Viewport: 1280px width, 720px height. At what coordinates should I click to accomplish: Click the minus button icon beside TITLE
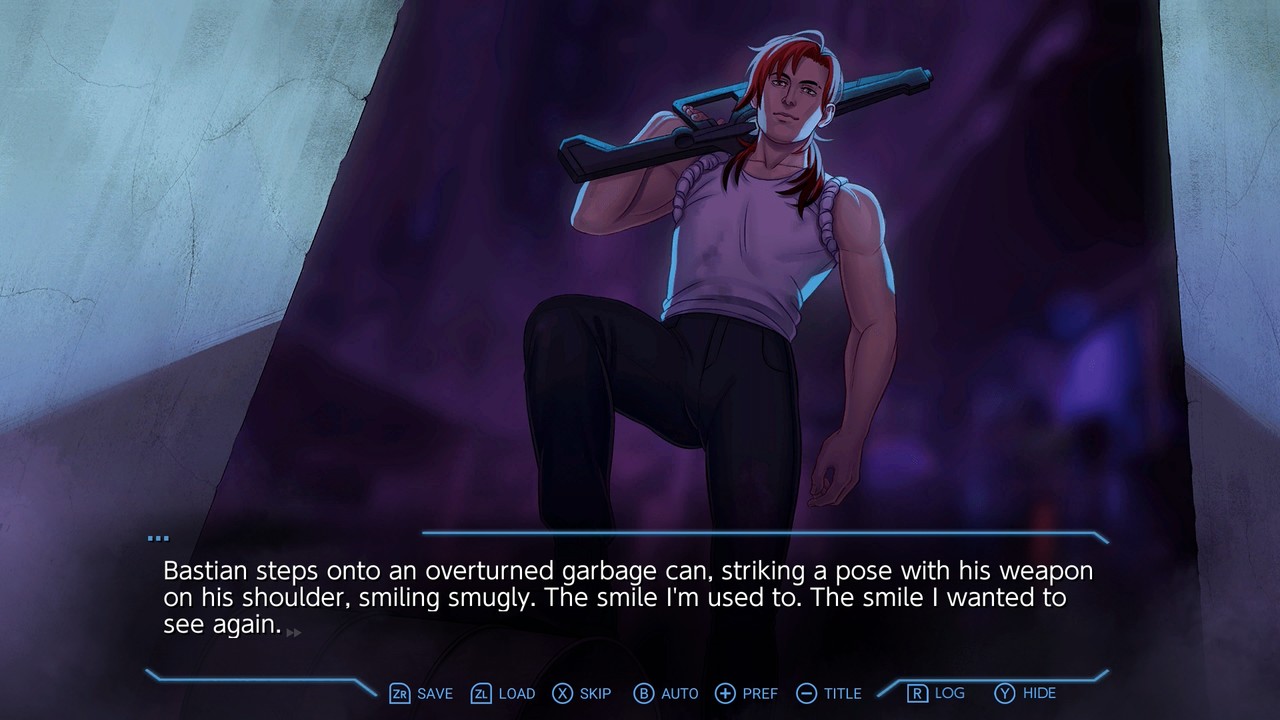(805, 693)
